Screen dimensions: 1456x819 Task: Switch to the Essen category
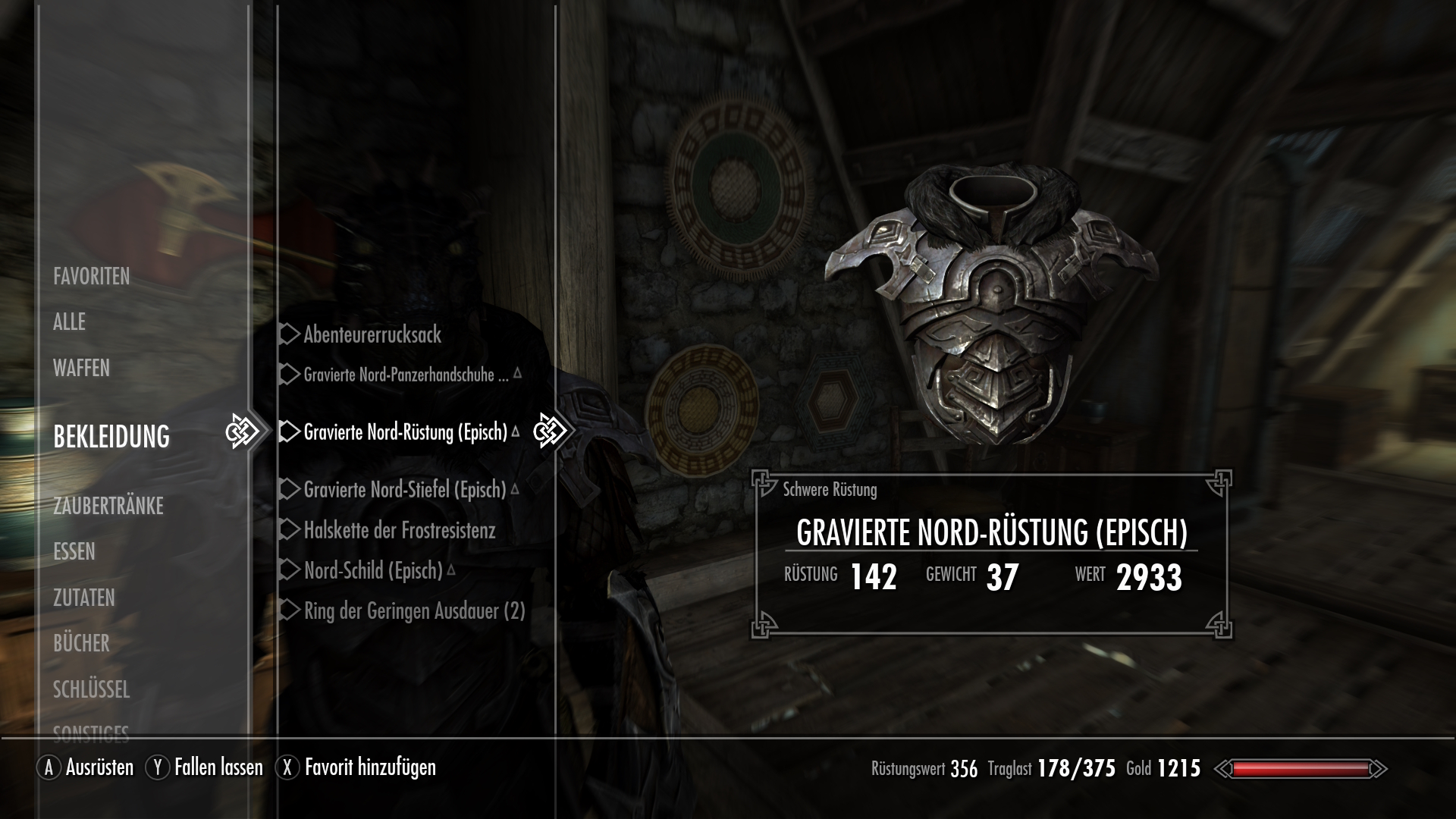(x=74, y=551)
